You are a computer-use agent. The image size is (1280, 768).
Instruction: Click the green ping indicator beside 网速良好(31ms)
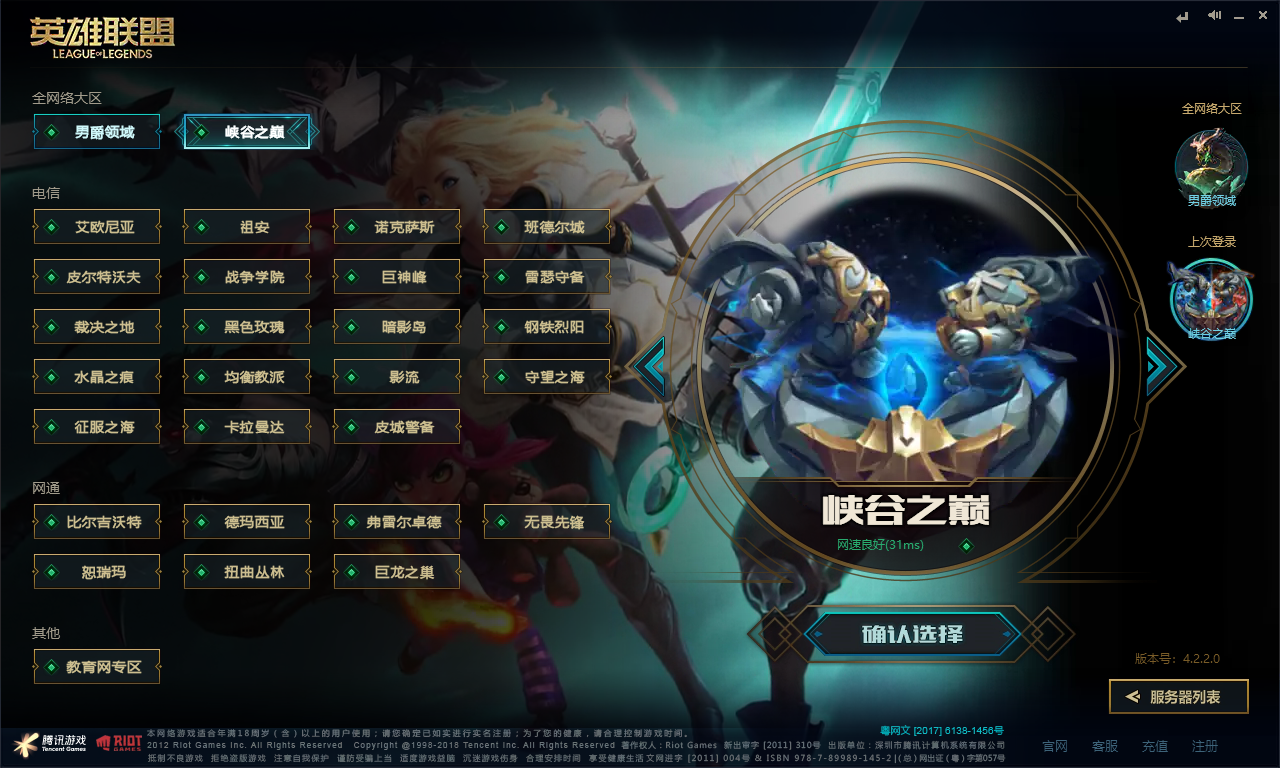[x=965, y=547]
